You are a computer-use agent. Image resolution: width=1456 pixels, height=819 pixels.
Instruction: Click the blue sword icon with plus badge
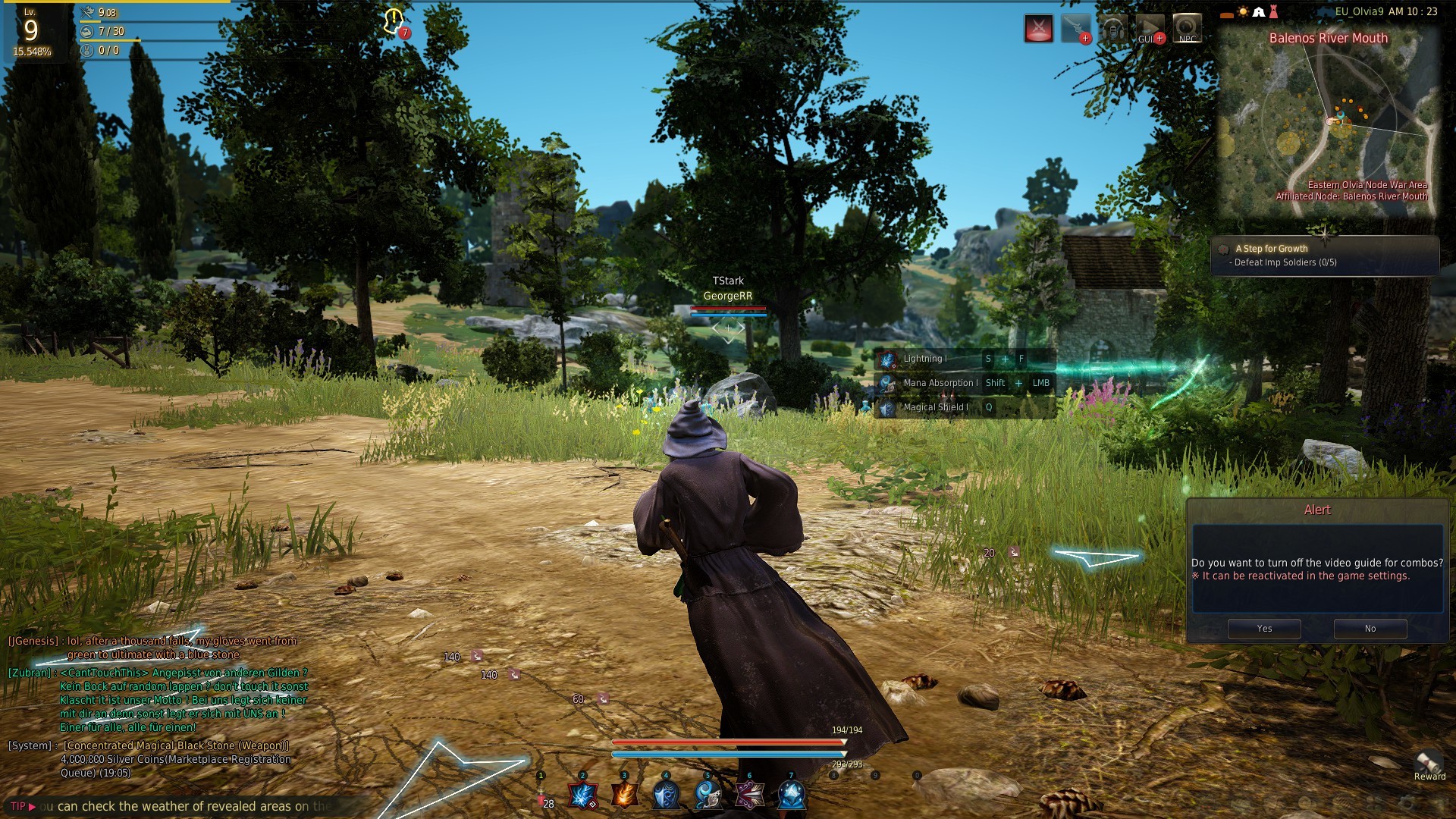1076,29
